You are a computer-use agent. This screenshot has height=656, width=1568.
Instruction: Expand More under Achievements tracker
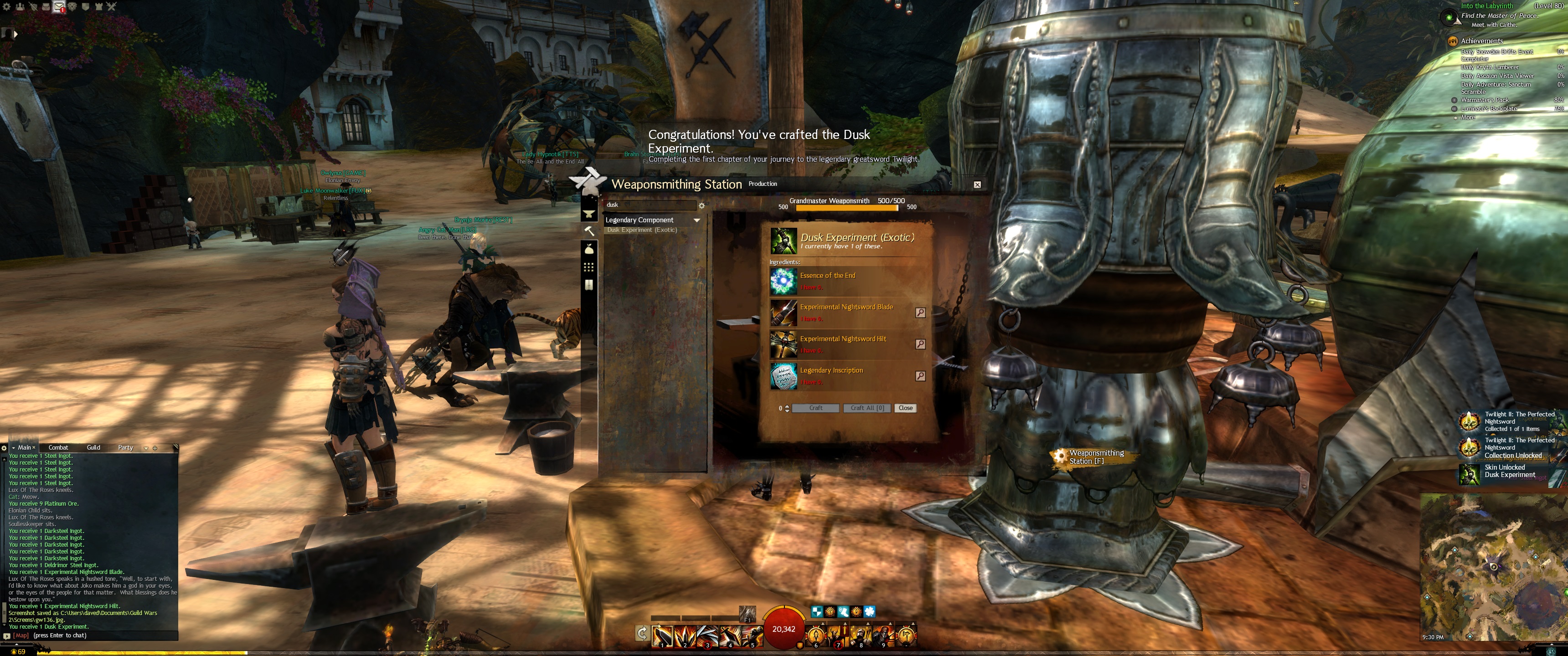1468,118
